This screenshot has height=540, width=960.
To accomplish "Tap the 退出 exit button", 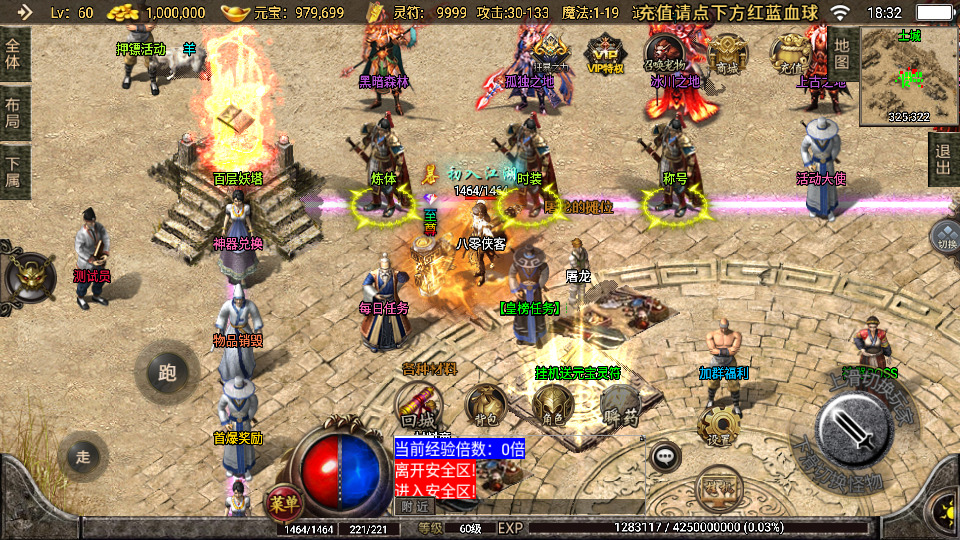I will click(x=942, y=159).
